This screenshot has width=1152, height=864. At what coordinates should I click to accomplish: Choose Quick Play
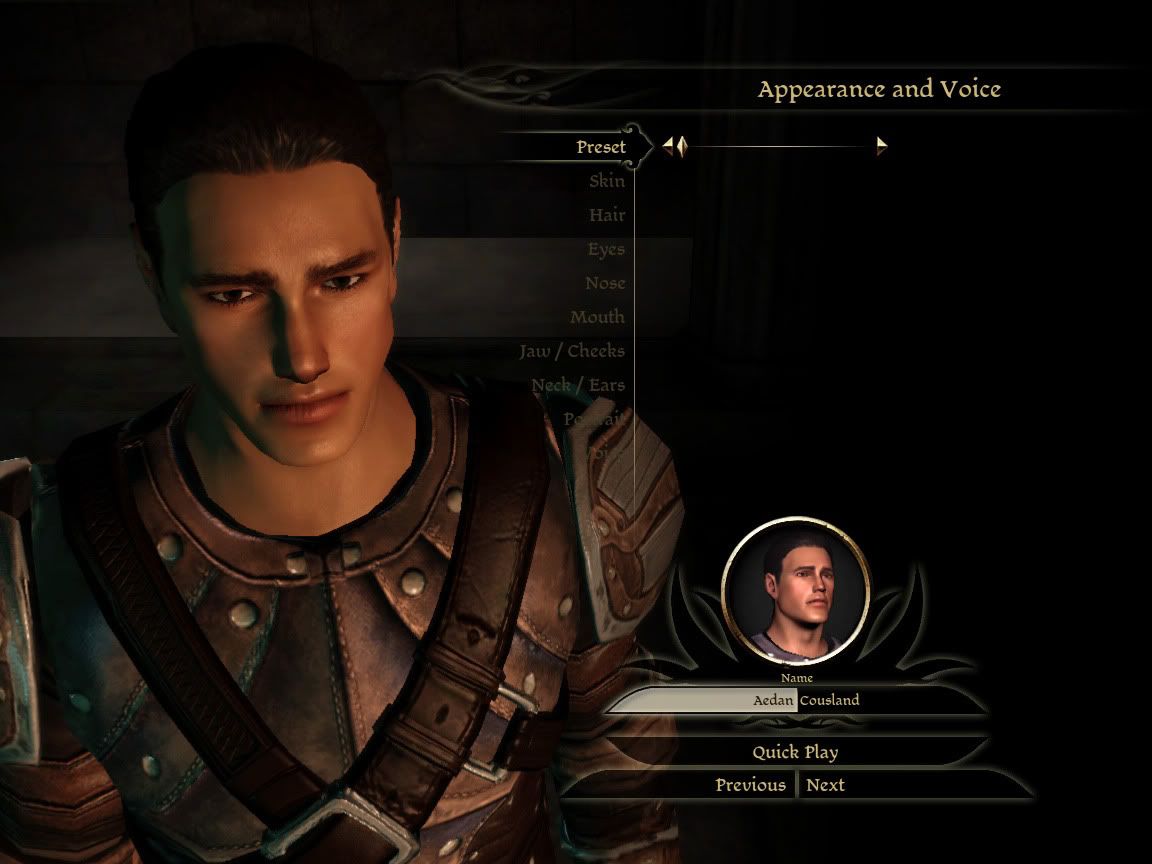point(795,752)
